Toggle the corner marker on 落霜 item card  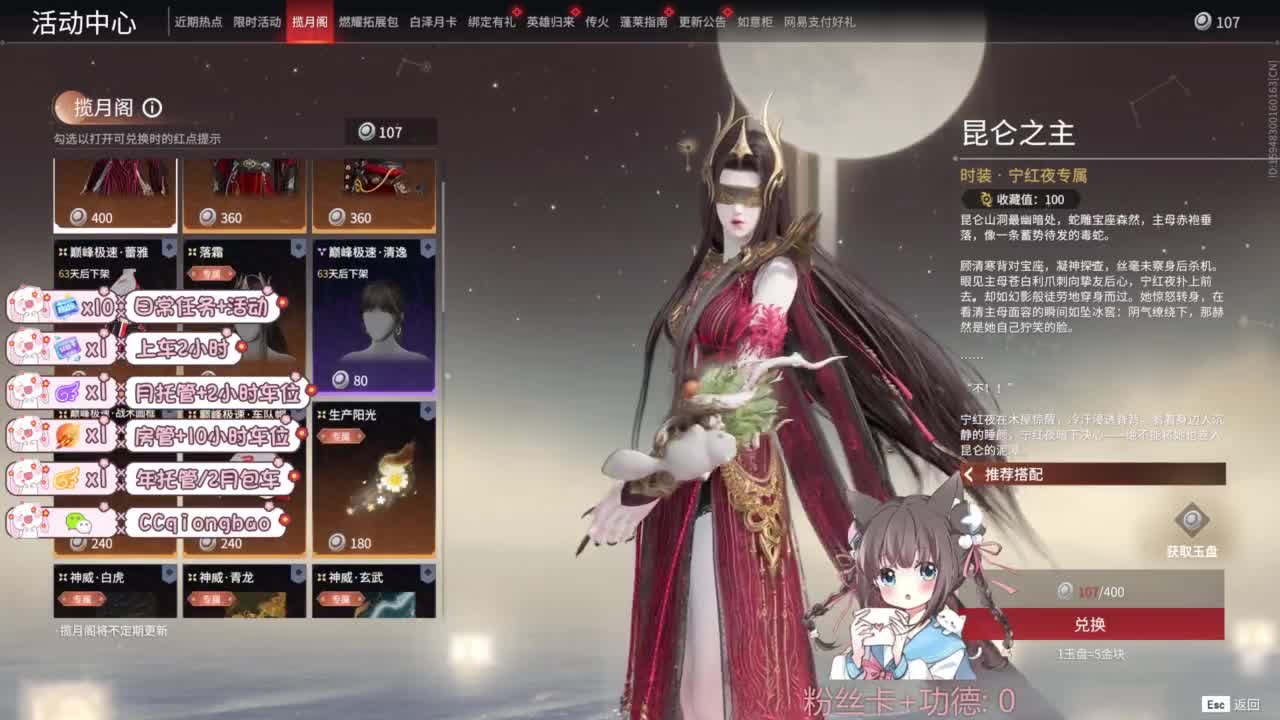[298, 245]
